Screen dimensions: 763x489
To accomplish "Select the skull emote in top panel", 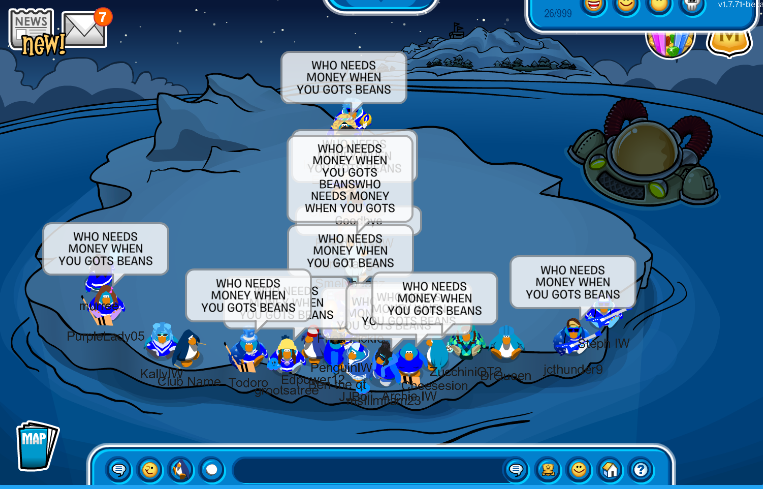I will pos(693,7).
